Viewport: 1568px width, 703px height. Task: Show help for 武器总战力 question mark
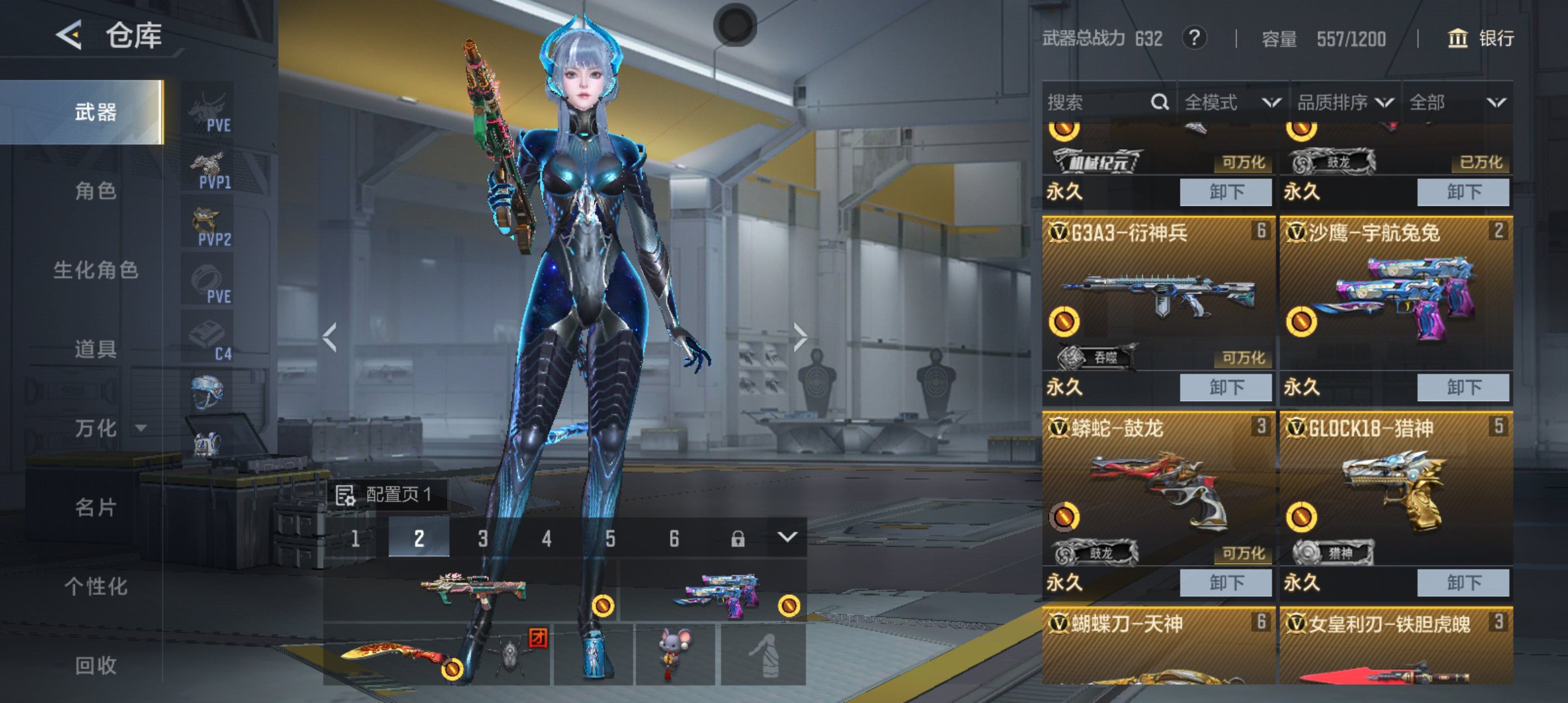(1194, 38)
